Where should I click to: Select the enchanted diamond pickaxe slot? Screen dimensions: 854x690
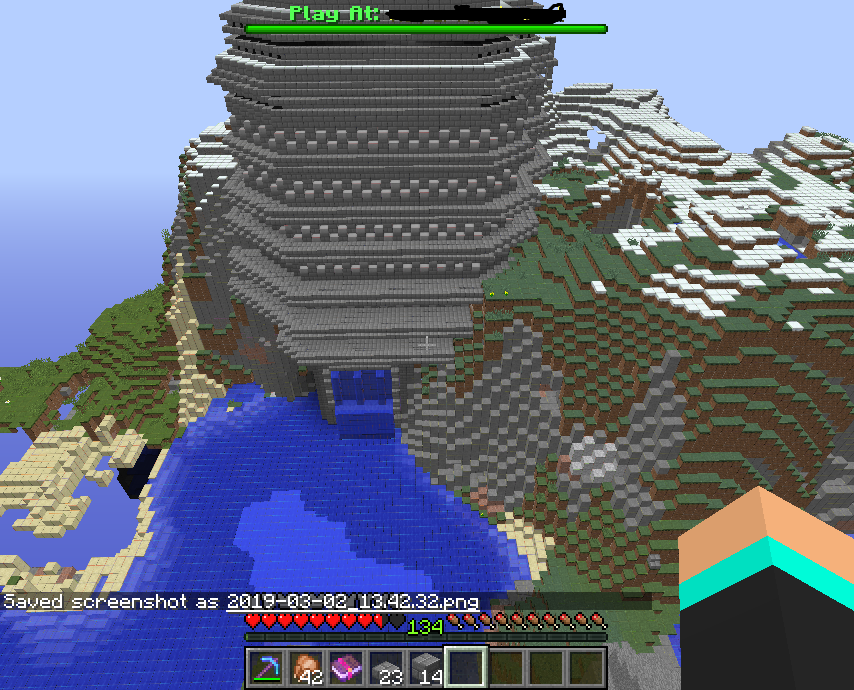point(267,667)
